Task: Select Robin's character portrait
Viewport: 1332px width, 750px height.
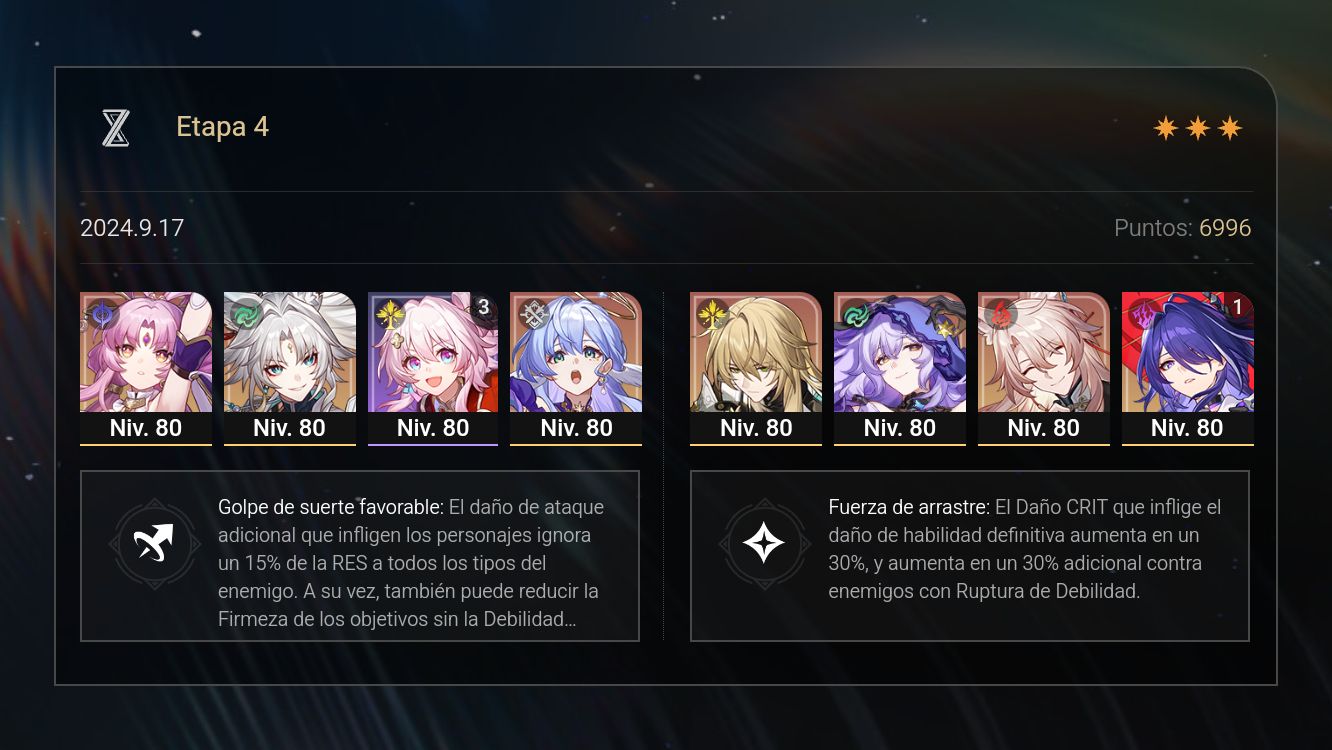Action: 576,355
